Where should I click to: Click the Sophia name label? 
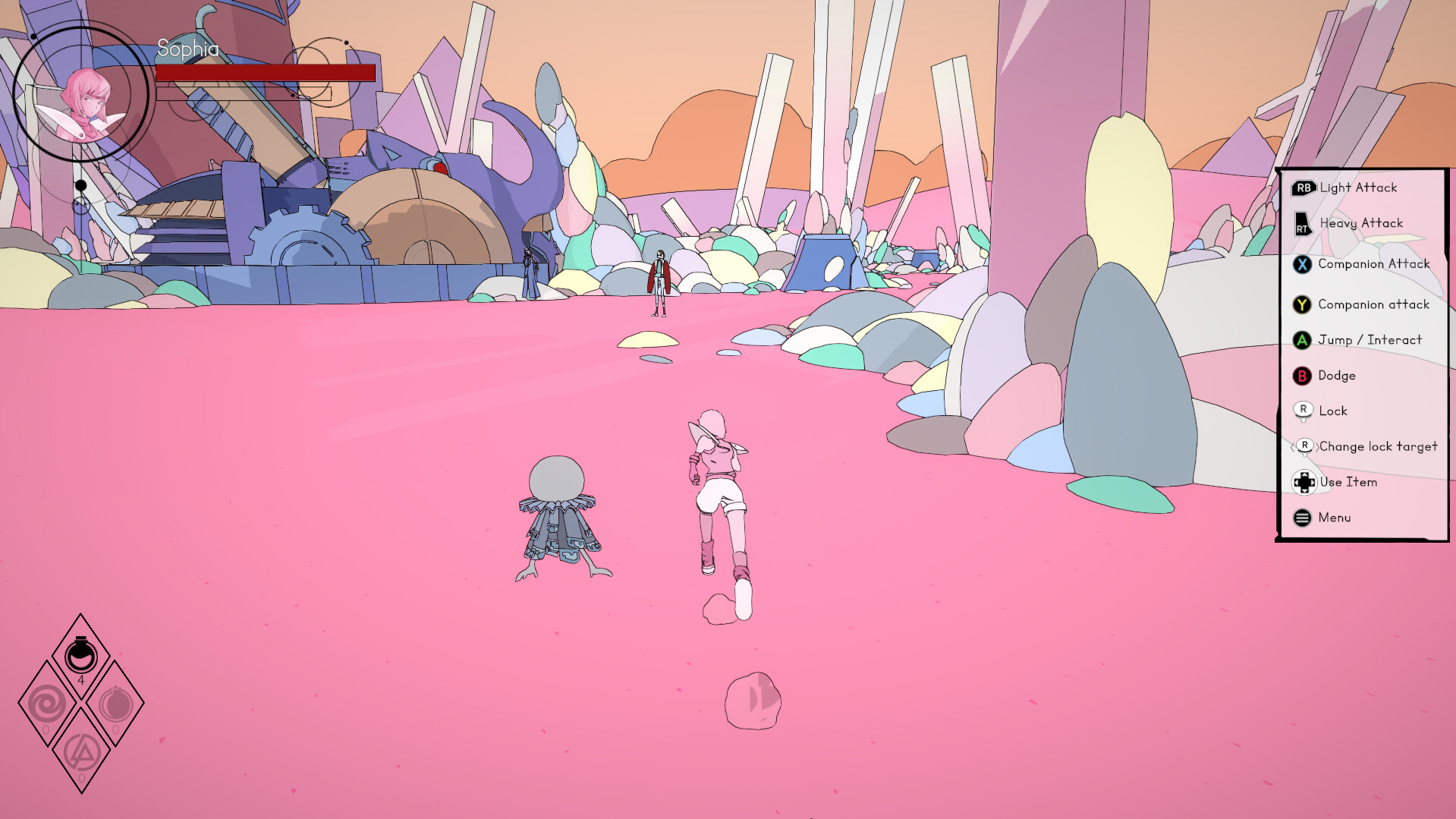pyautogui.click(x=187, y=50)
